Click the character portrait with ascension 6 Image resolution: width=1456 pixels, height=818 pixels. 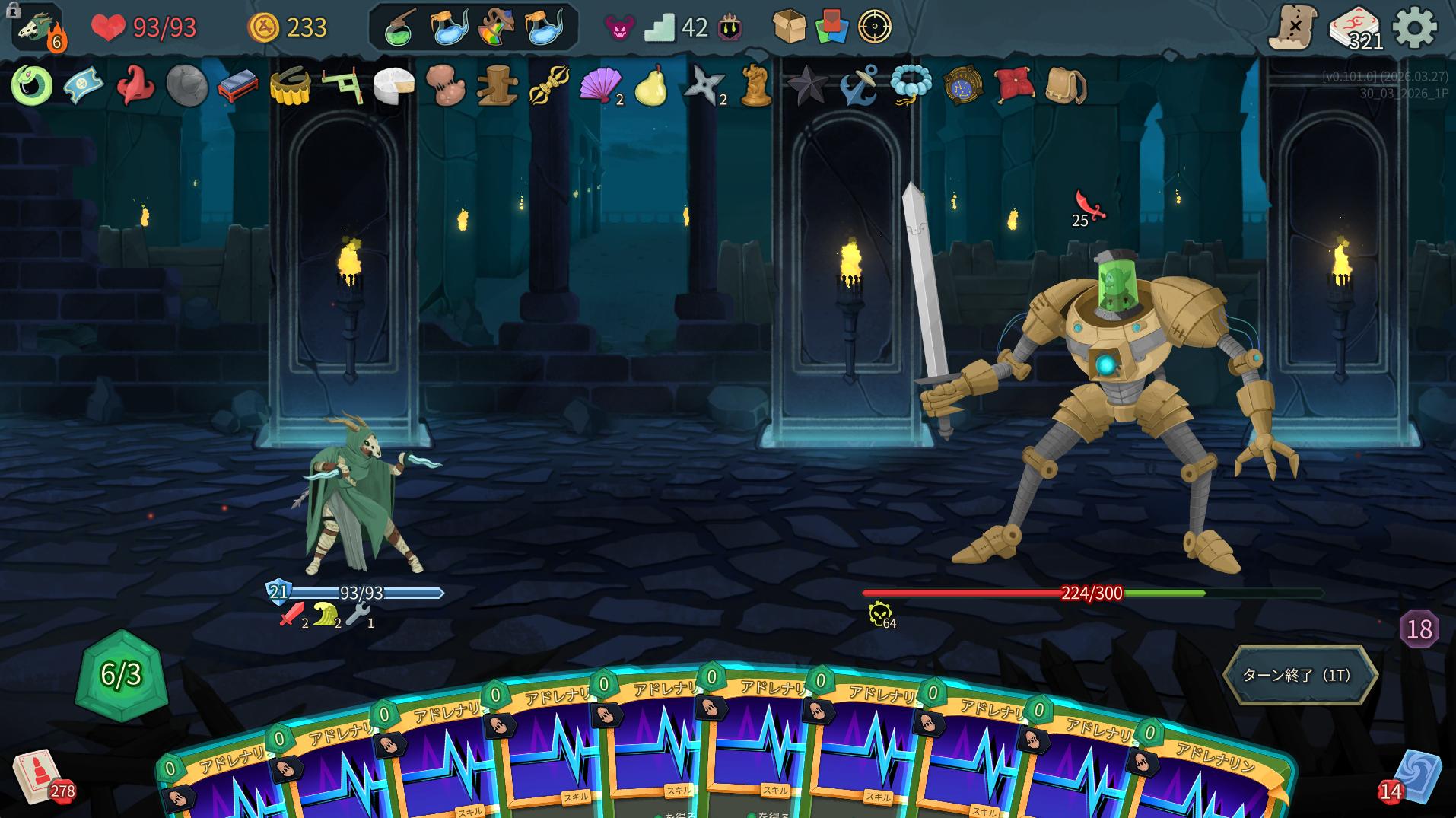[x=37, y=28]
